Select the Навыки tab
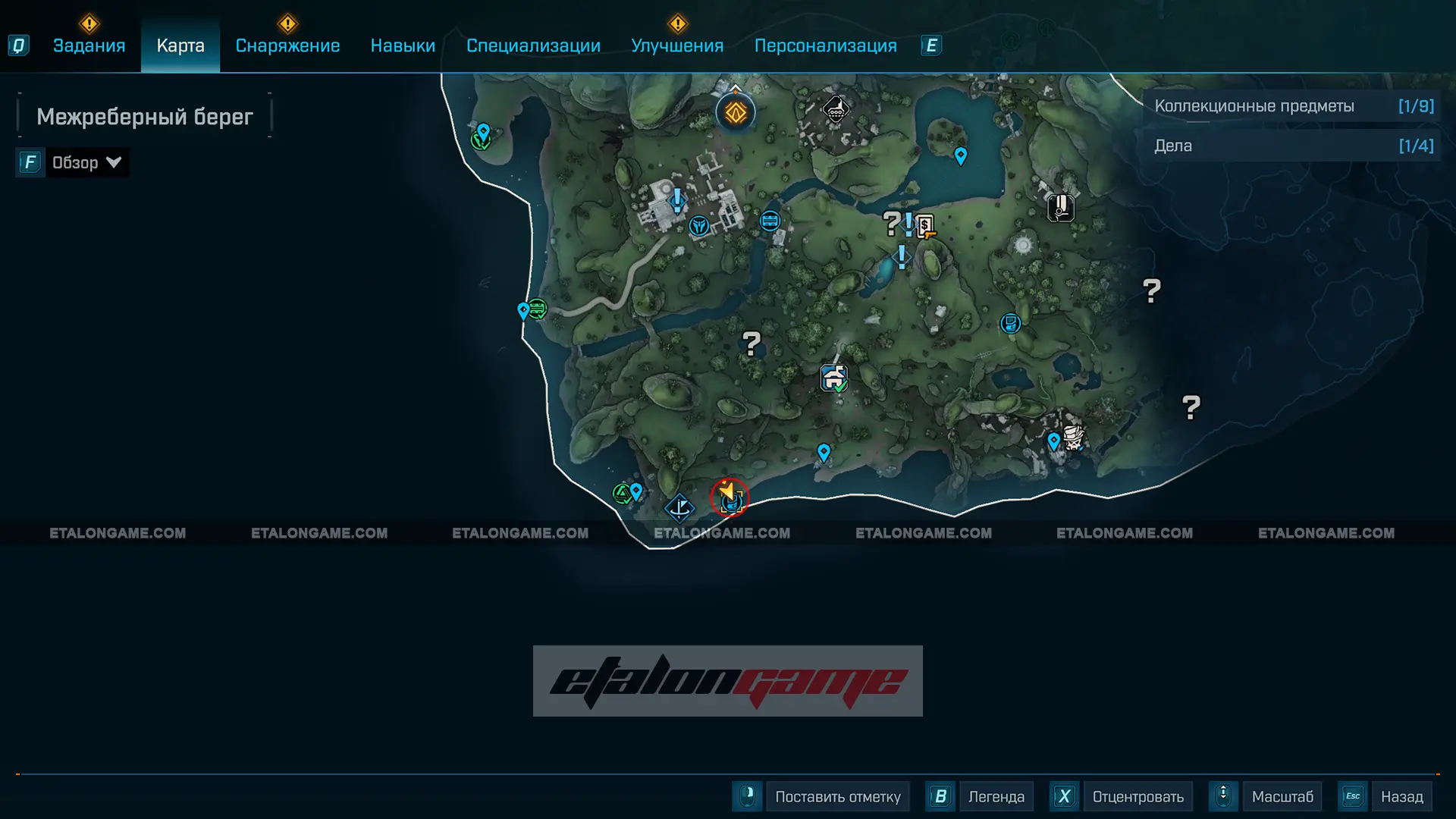This screenshot has width=1456, height=819. [403, 45]
